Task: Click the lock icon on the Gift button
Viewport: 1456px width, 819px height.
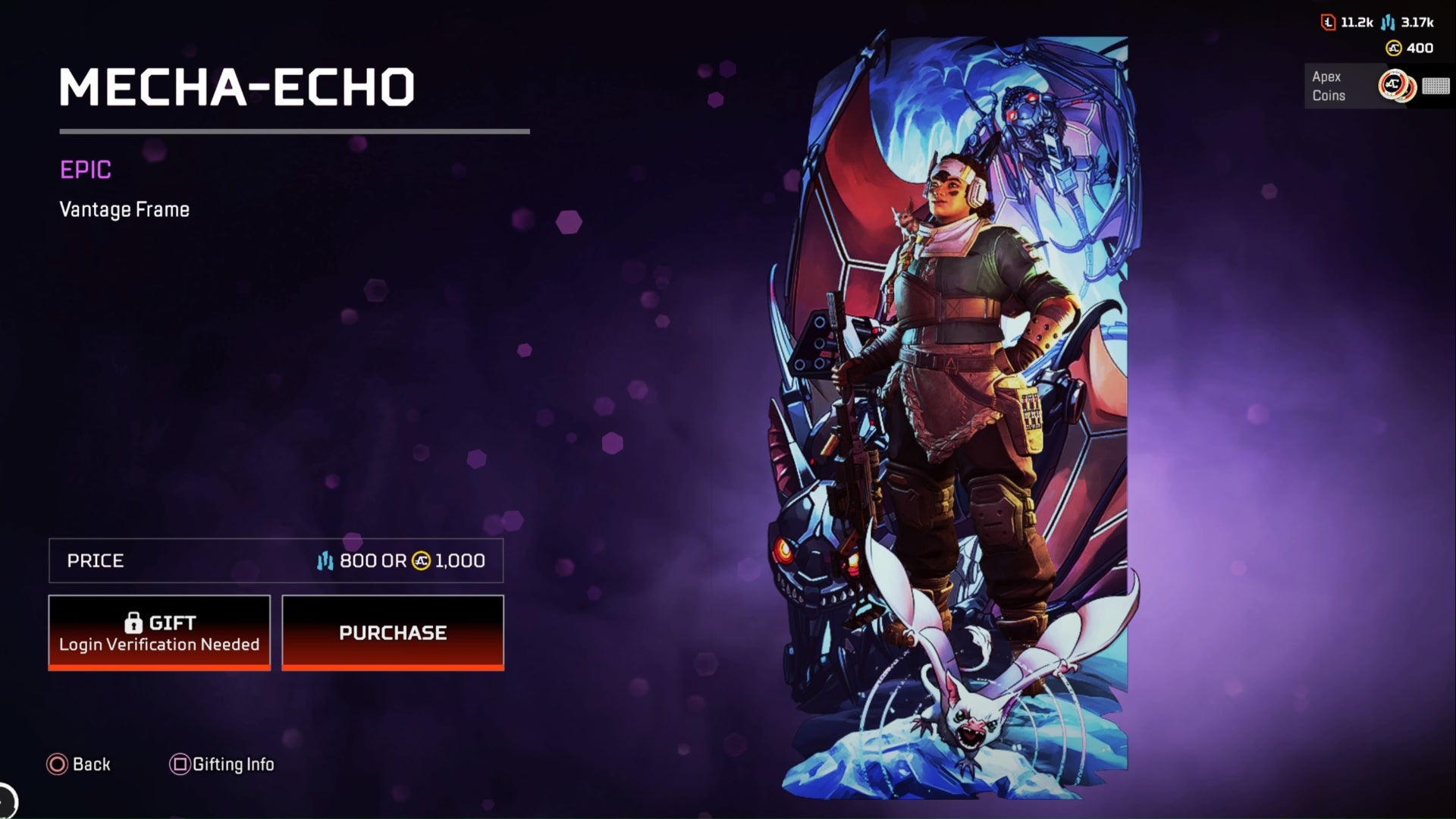Action: (134, 622)
